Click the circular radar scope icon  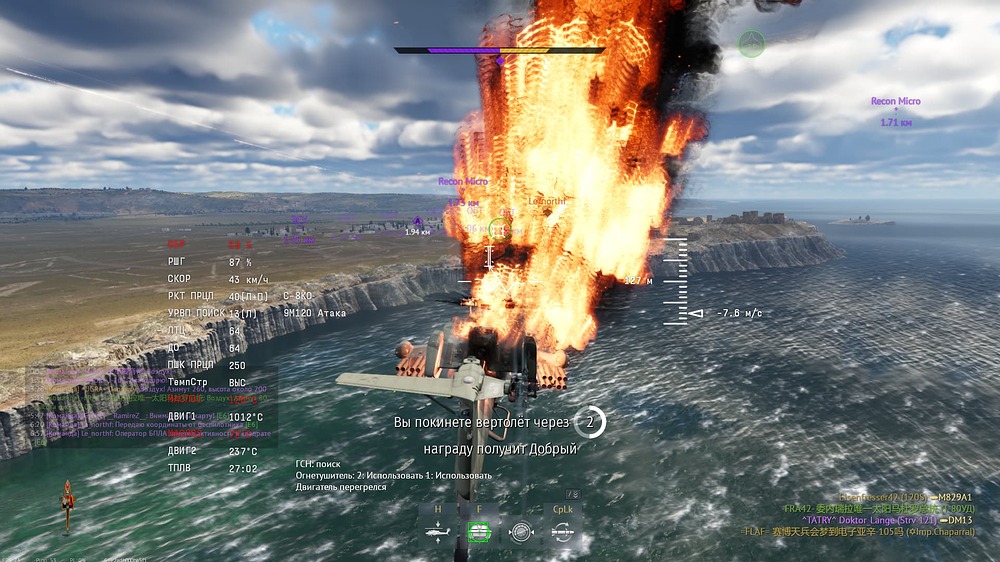click(x=520, y=533)
